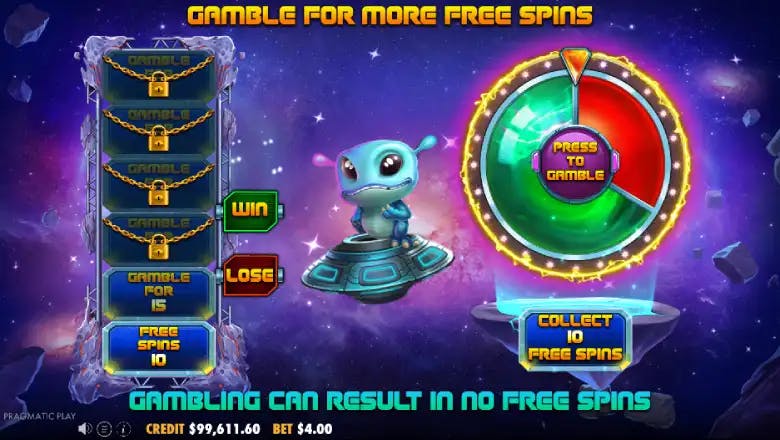This screenshot has height=440, width=780.
Task: Open the hamburger menu icon
Action: point(102,429)
